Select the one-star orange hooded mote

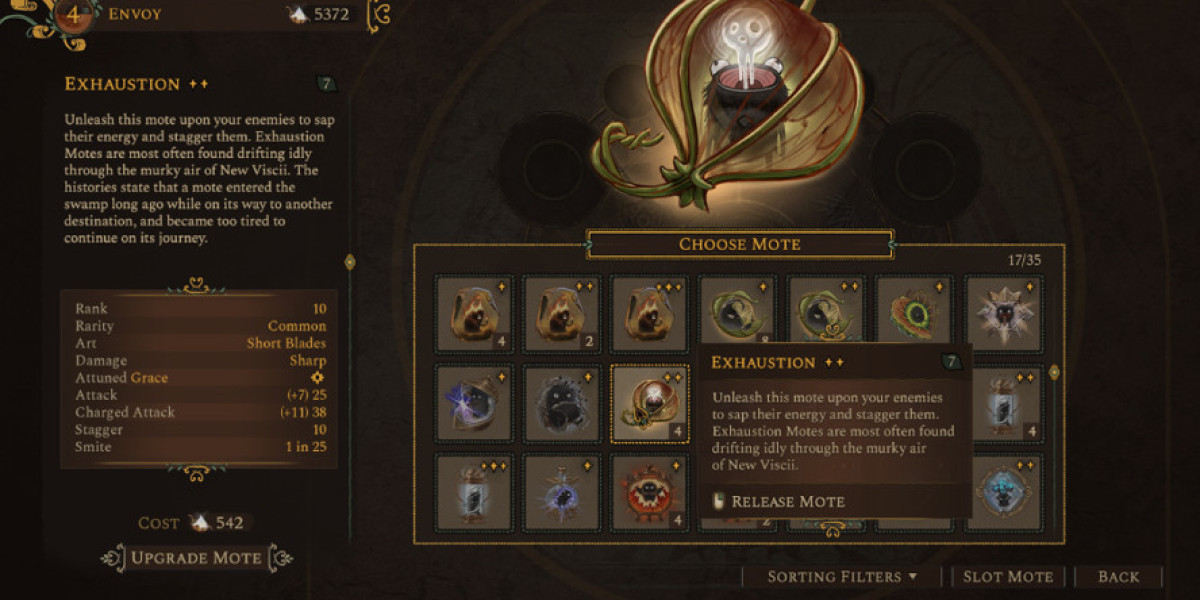click(x=474, y=314)
